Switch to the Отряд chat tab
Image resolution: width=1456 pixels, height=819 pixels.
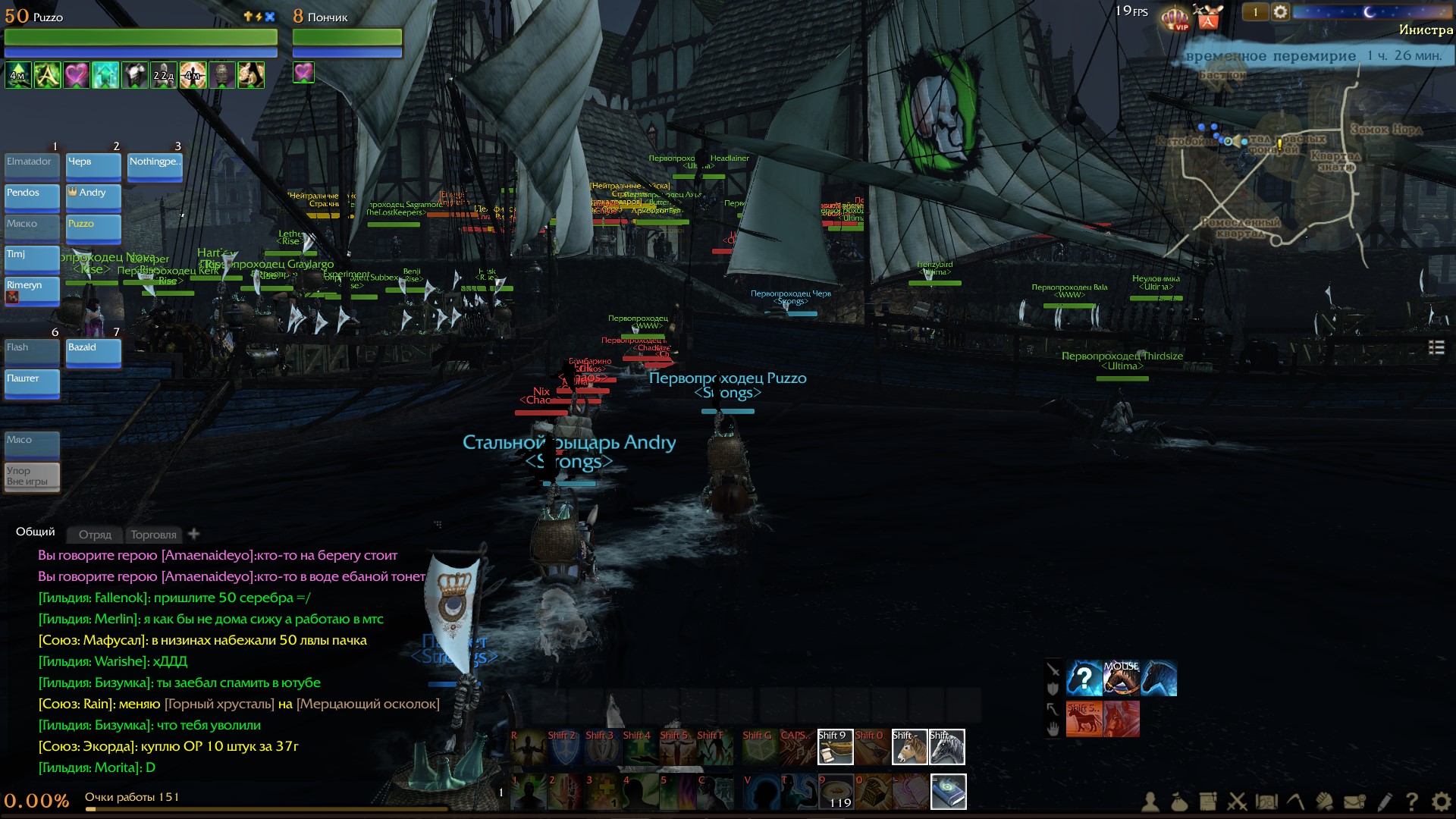(x=95, y=535)
